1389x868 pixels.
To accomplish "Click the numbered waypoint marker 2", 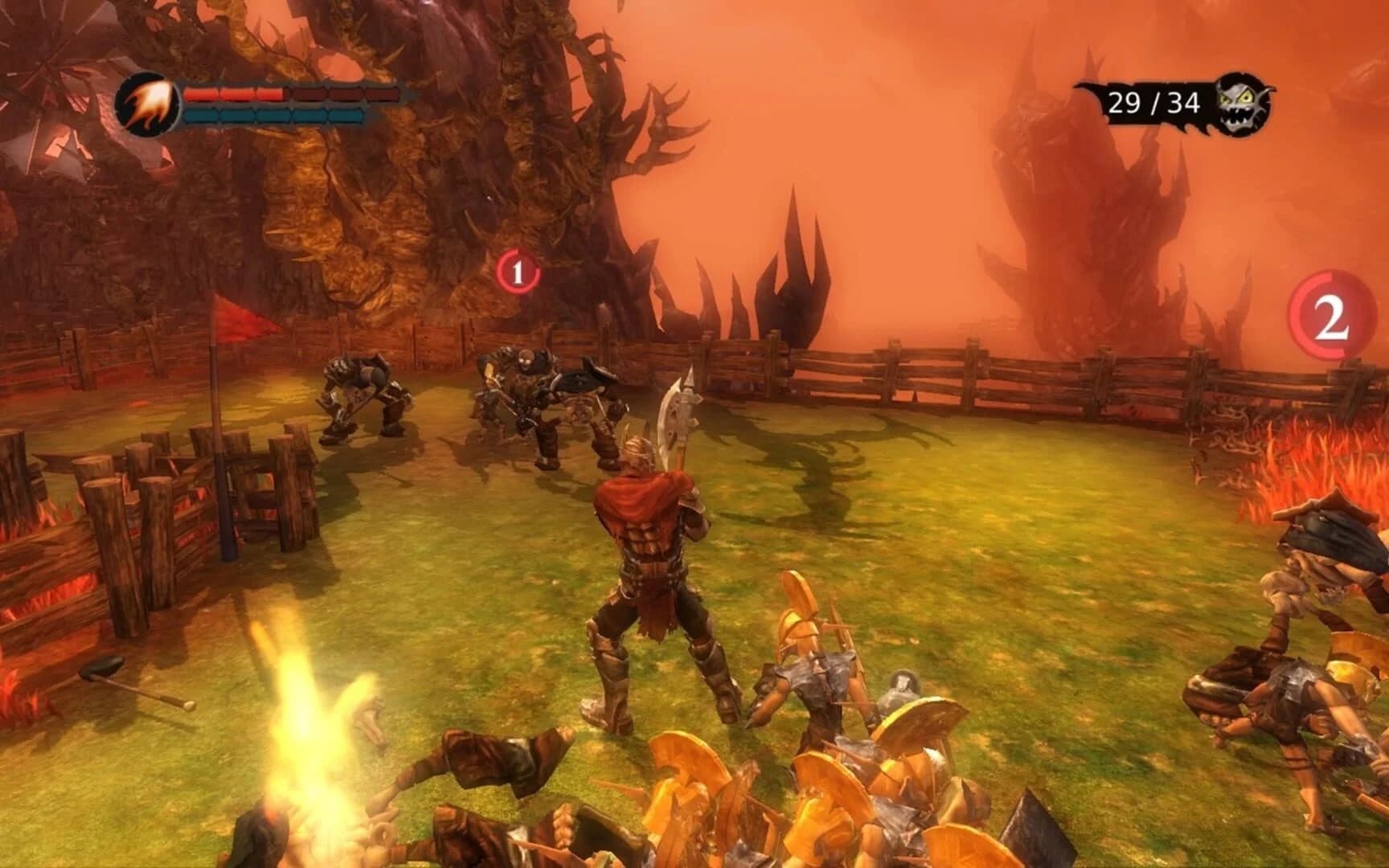I will pos(1330,317).
